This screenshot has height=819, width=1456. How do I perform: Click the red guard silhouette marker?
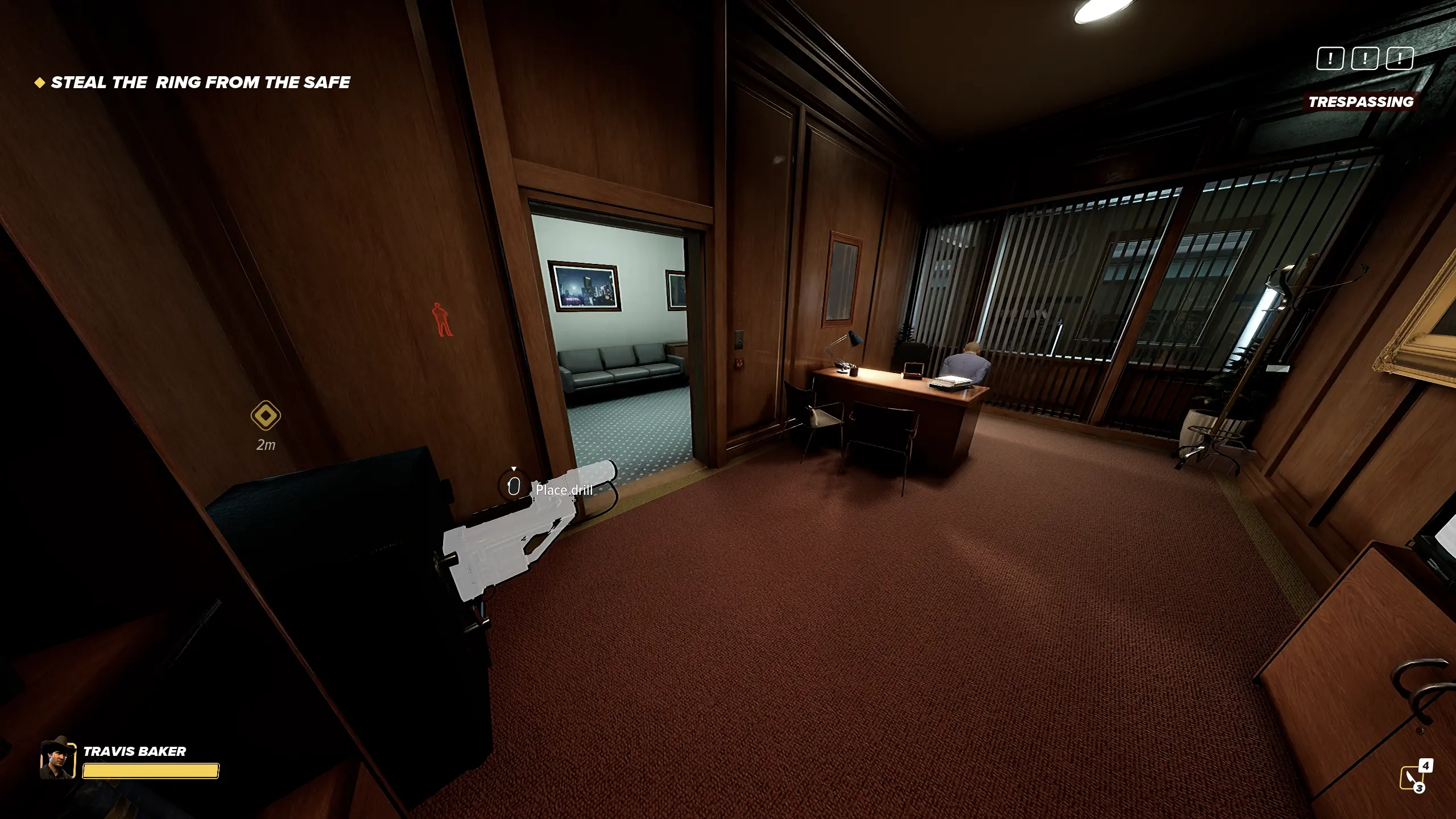(442, 319)
